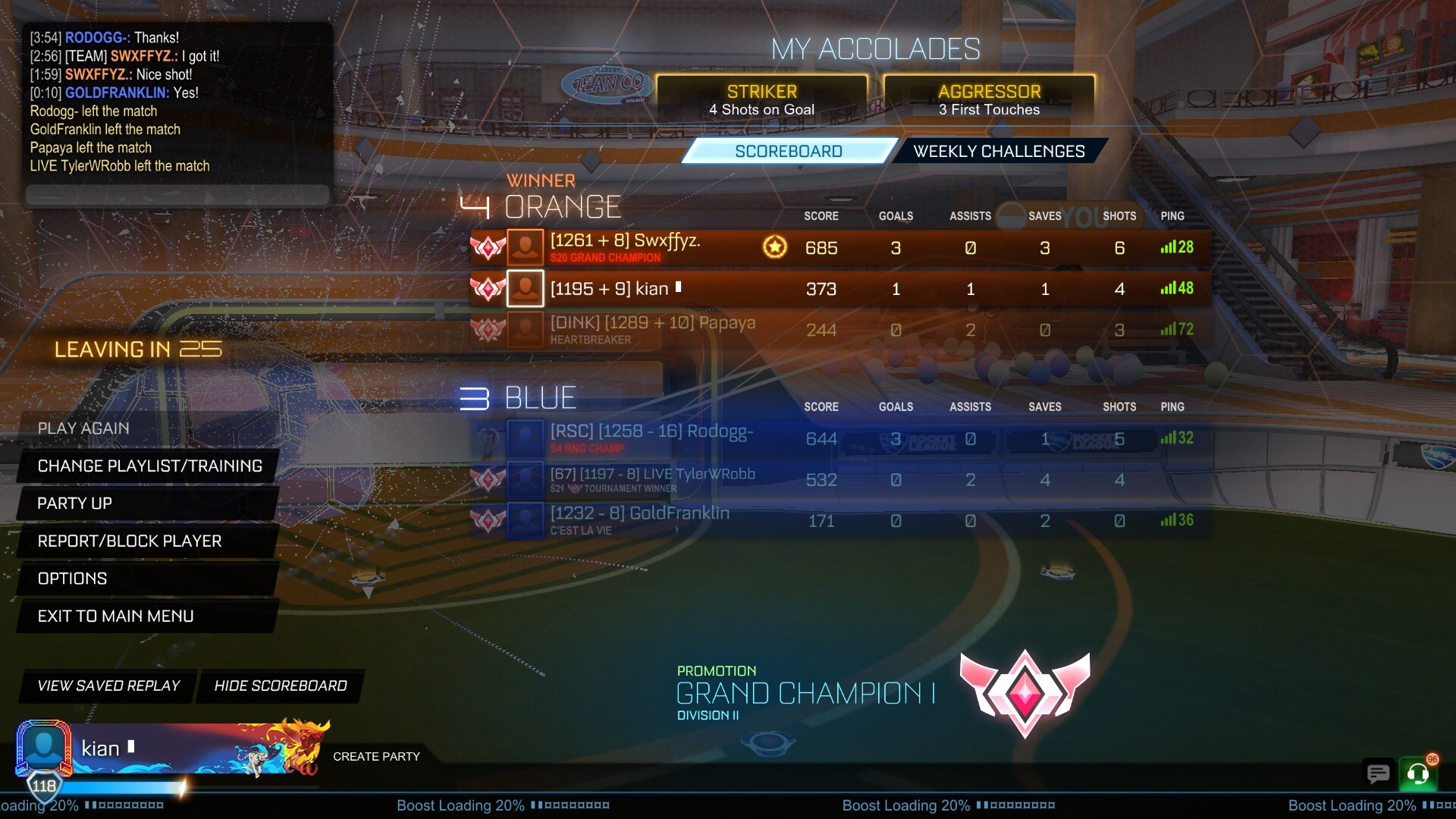Click kian's rank icon on the orange team
1456x819 pixels.
(489, 288)
